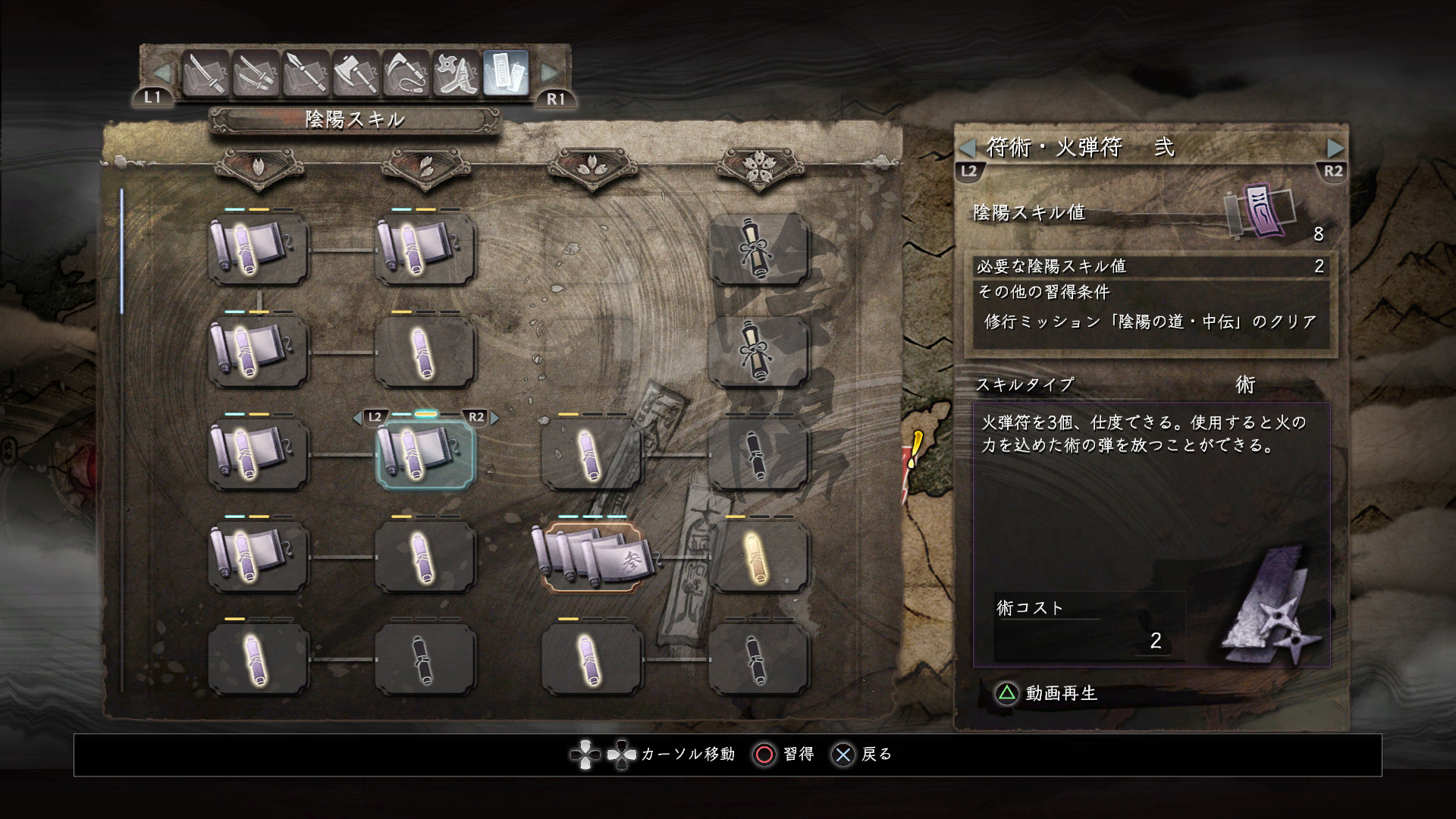Image resolution: width=1456 pixels, height=819 pixels.
Task: Show the previous skill using the title's left arrow
Action: (968, 147)
